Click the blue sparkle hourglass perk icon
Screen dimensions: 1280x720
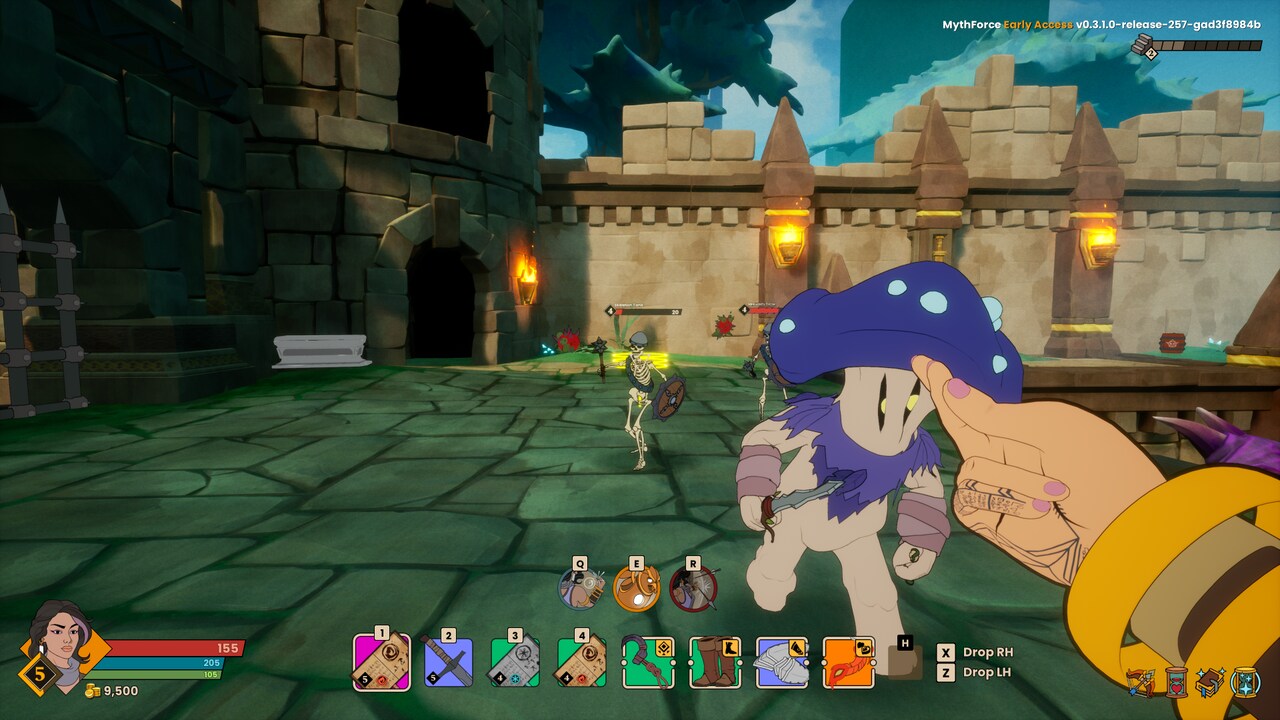(1246, 682)
